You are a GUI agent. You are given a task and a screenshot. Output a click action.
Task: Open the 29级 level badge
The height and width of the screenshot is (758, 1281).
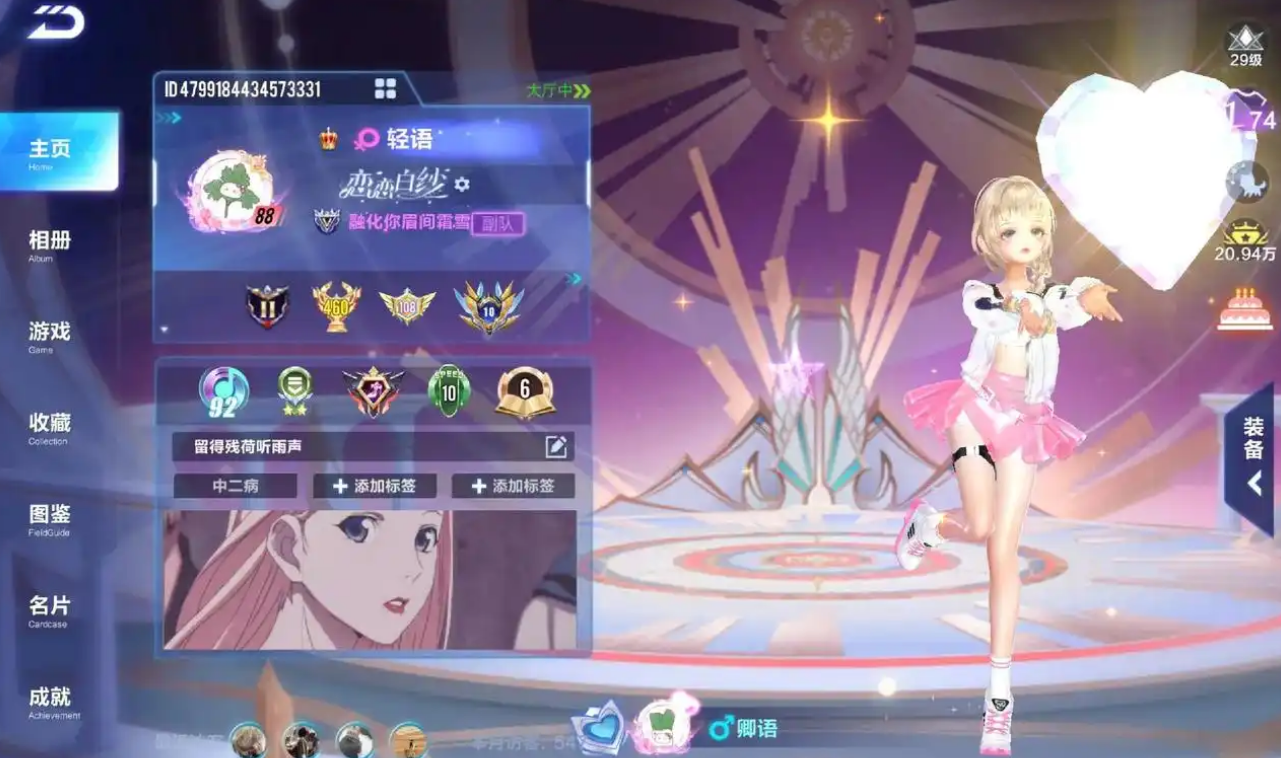point(1245,45)
